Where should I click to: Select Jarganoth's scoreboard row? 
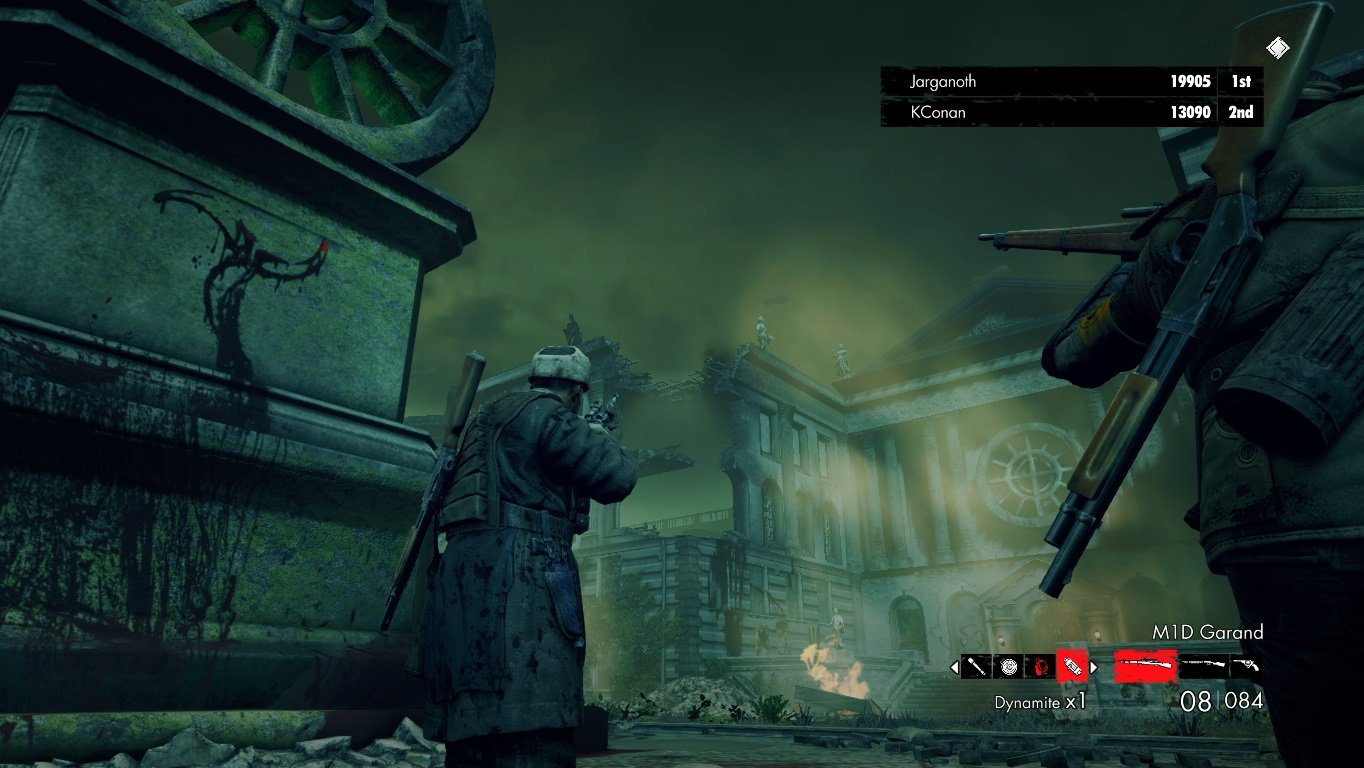click(1071, 82)
